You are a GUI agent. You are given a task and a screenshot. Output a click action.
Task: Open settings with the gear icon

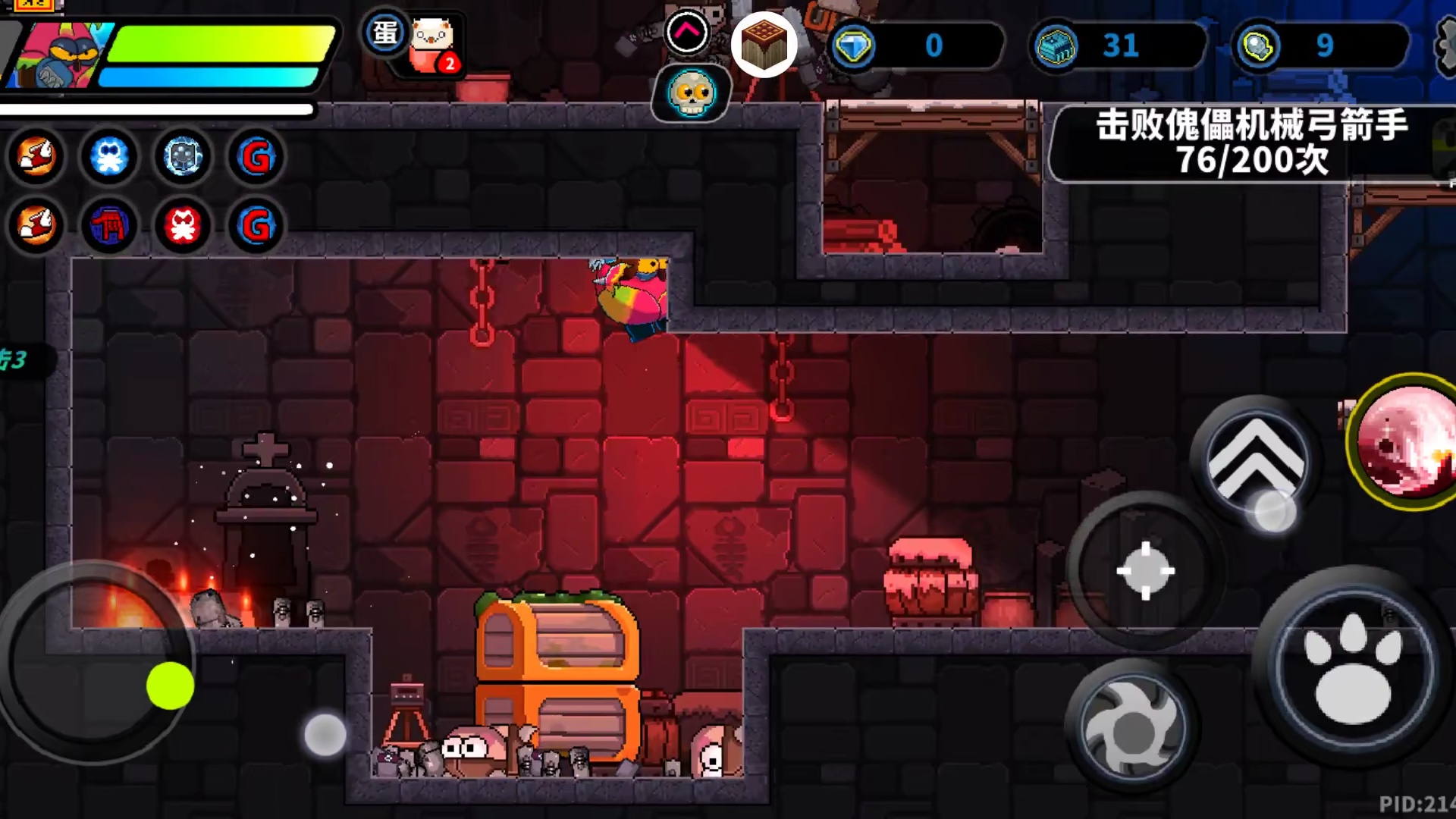click(1447, 45)
